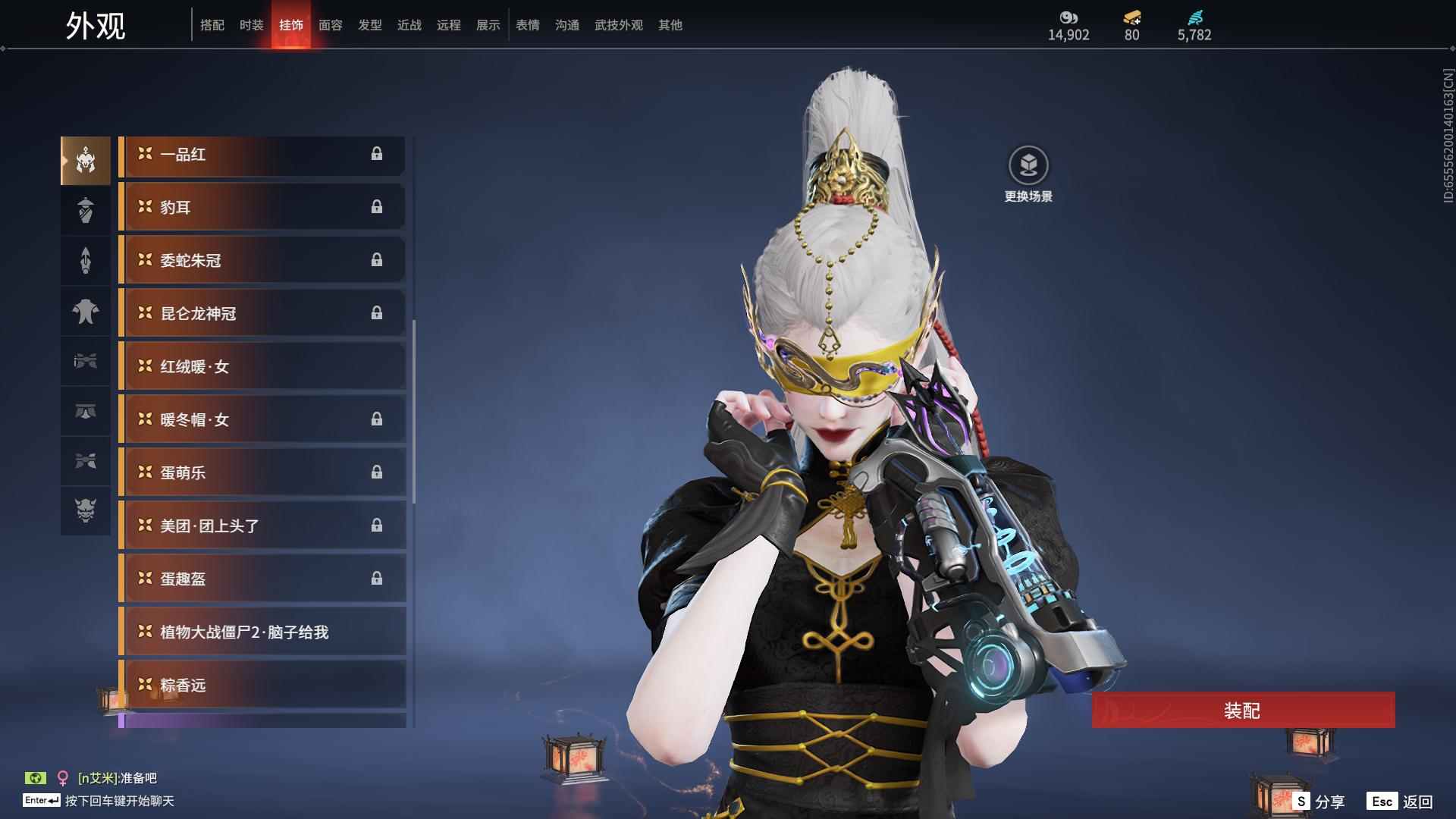Select the 面容 tab
The height and width of the screenshot is (819, 1456).
pyautogui.click(x=331, y=25)
